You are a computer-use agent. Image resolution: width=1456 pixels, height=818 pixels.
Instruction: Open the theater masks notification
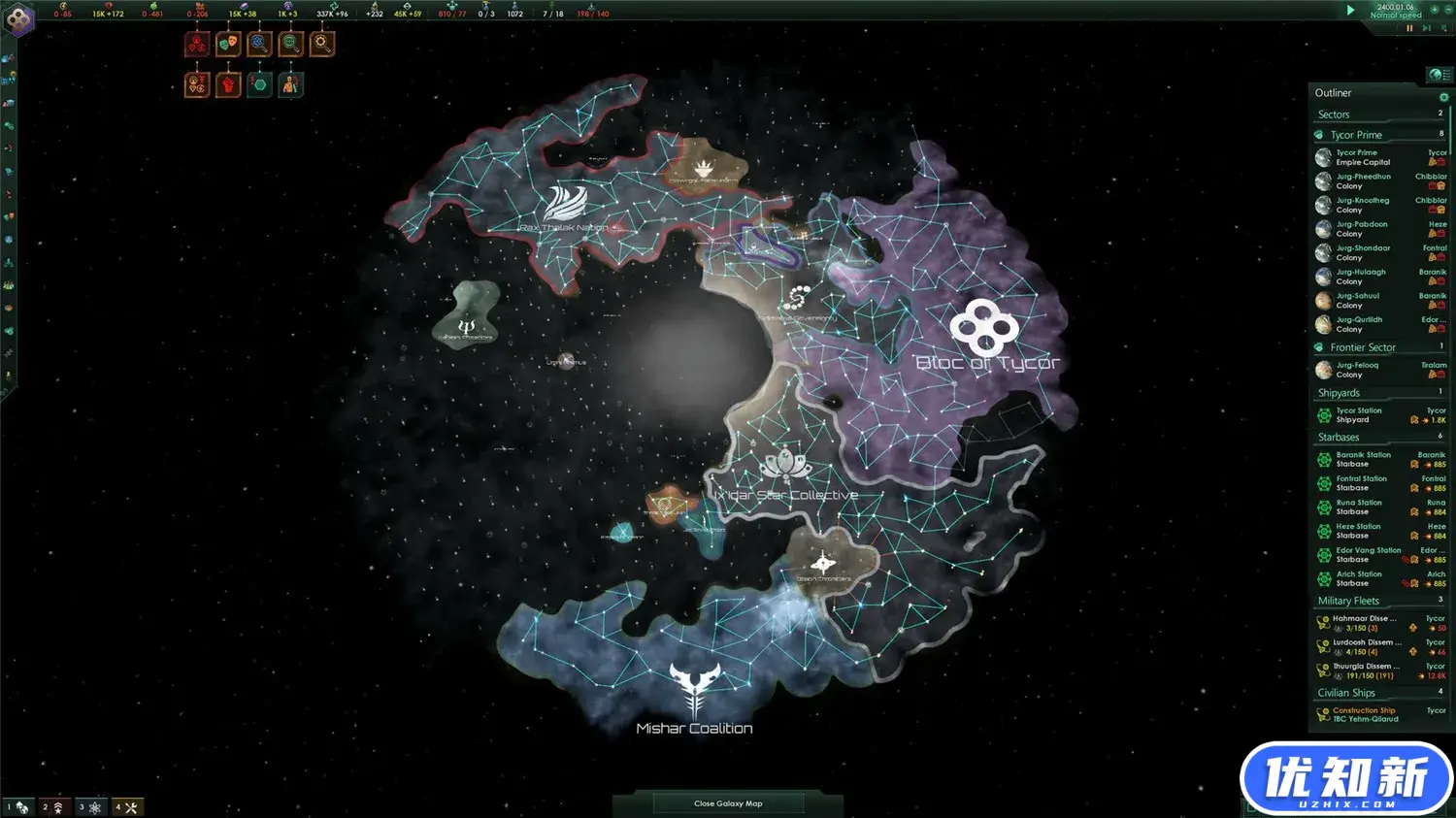tap(228, 44)
